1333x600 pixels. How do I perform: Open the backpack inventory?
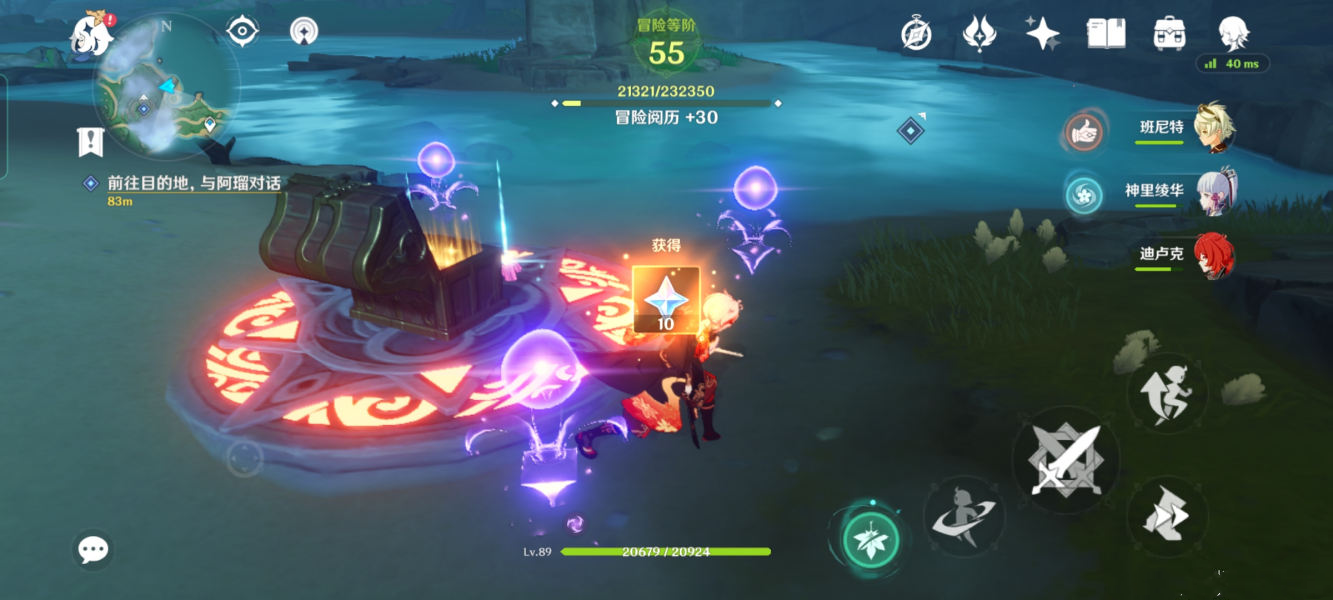pyautogui.click(x=1168, y=34)
